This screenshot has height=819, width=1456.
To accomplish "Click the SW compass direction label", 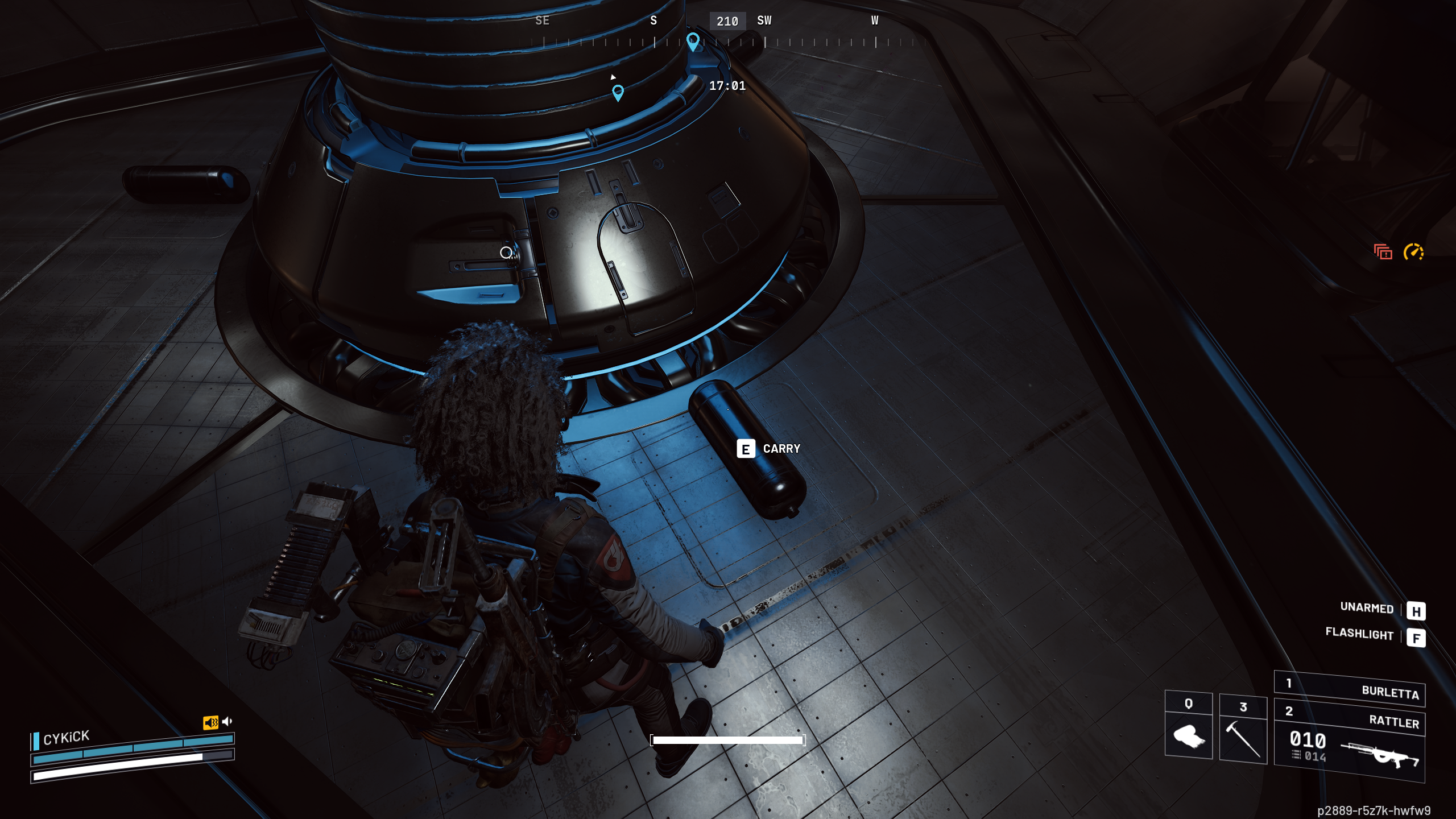I will [766, 21].
